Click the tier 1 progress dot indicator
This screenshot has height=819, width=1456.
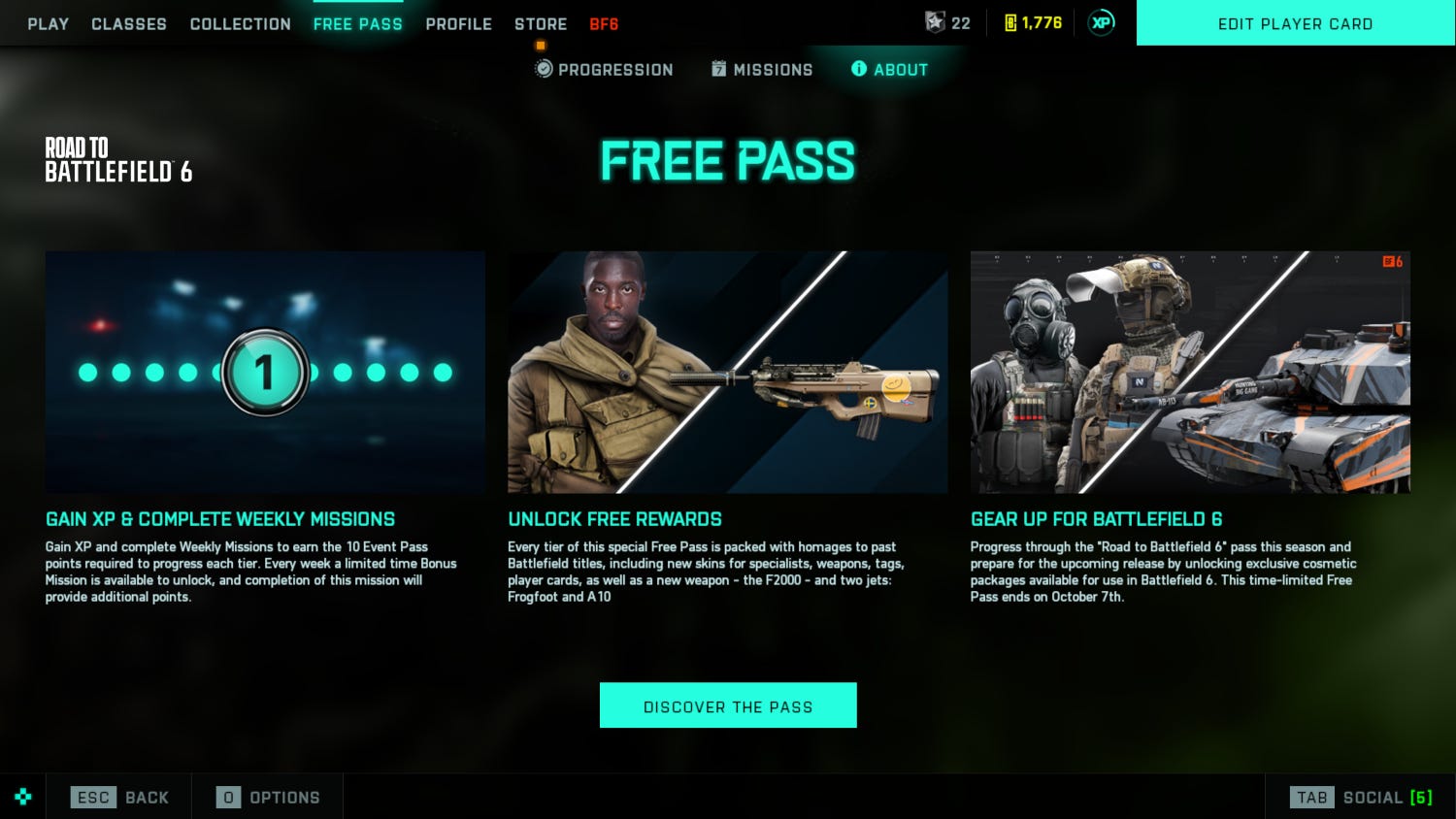pos(265,372)
